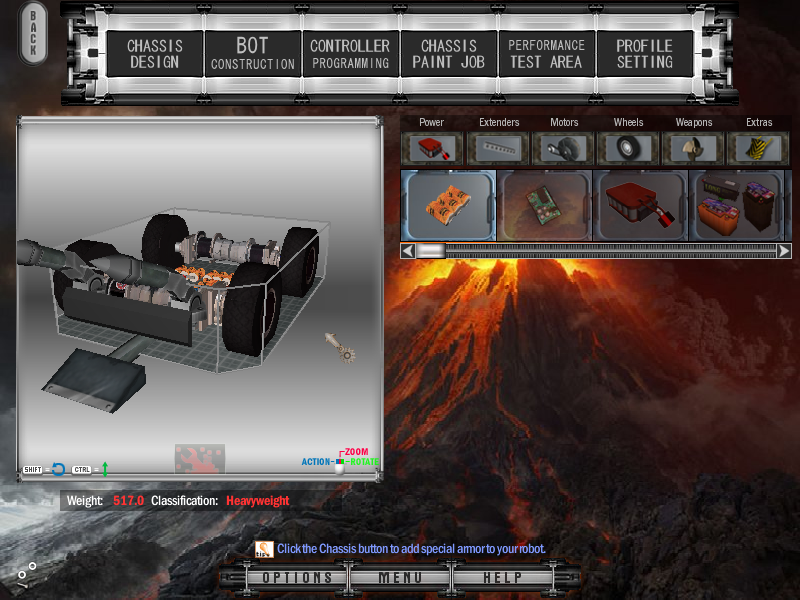This screenshot has height=600, width=800.
Task: Open the Options menu
Action: tap(297, 578)
